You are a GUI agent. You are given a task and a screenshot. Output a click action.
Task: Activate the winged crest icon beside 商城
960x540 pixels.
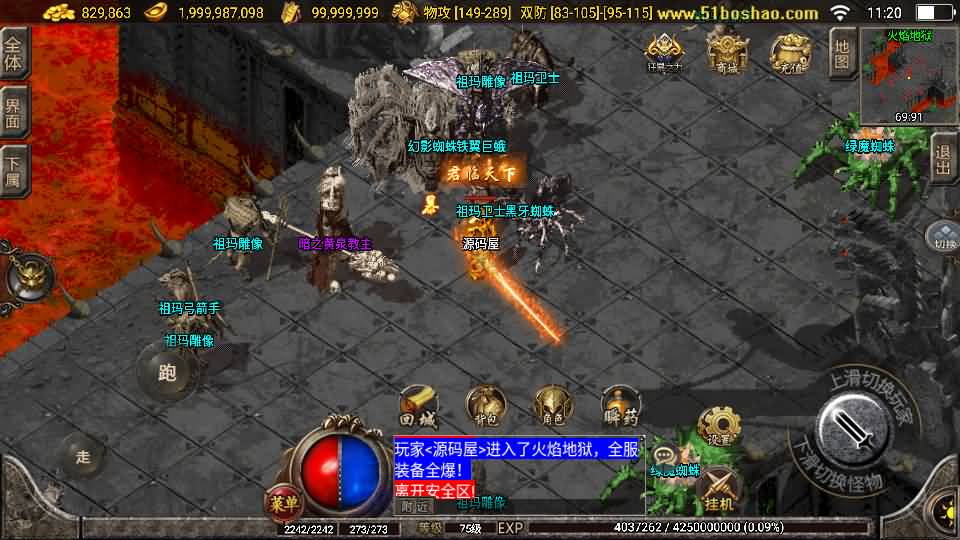tap(664, 52)
